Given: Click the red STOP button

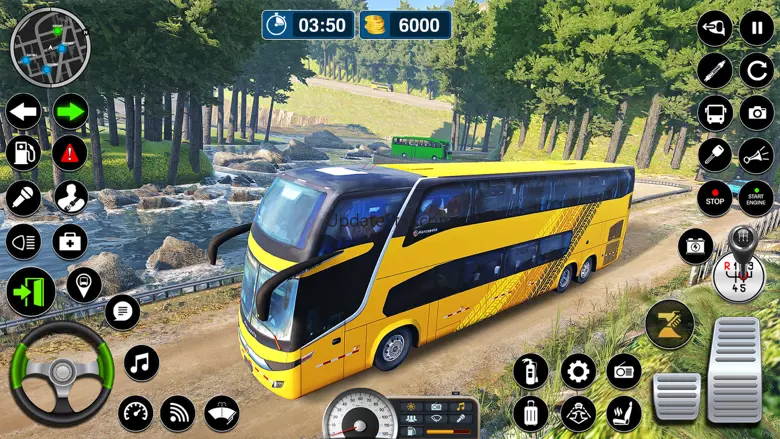Looking at the screenshot, I should click(714, 197).
